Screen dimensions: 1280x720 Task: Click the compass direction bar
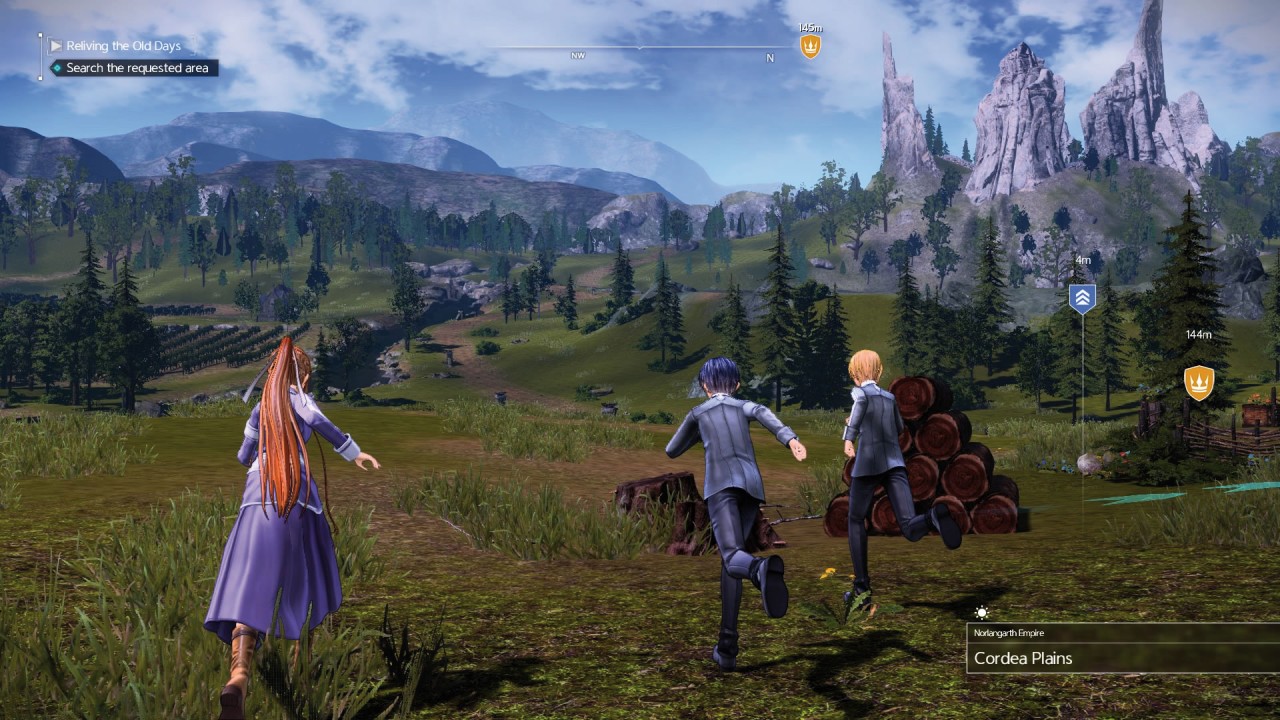point(640,48)
